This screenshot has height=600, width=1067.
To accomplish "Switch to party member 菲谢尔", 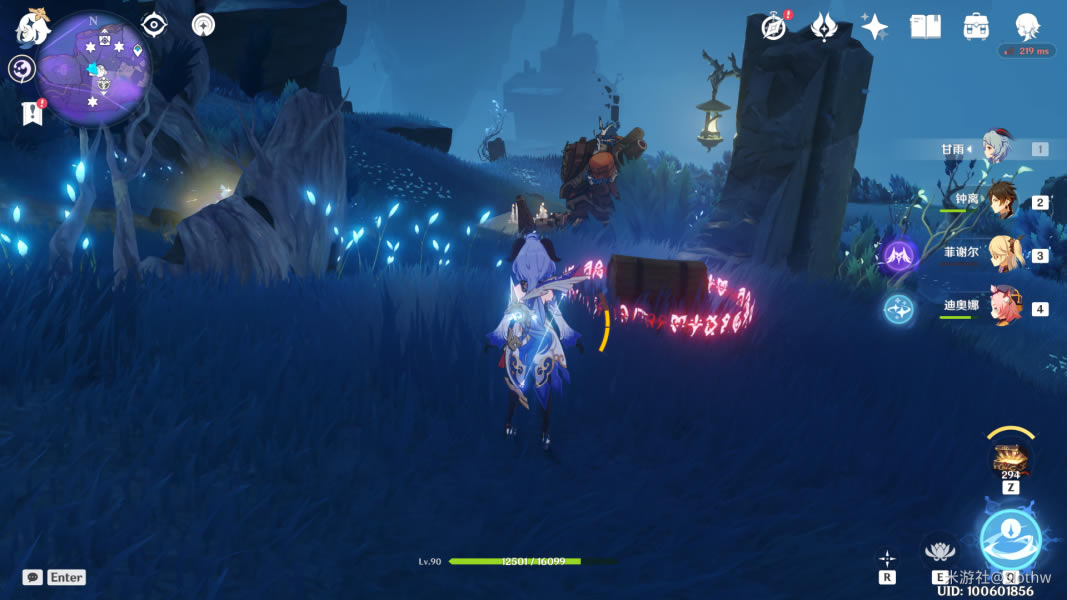I will 1003,254.
